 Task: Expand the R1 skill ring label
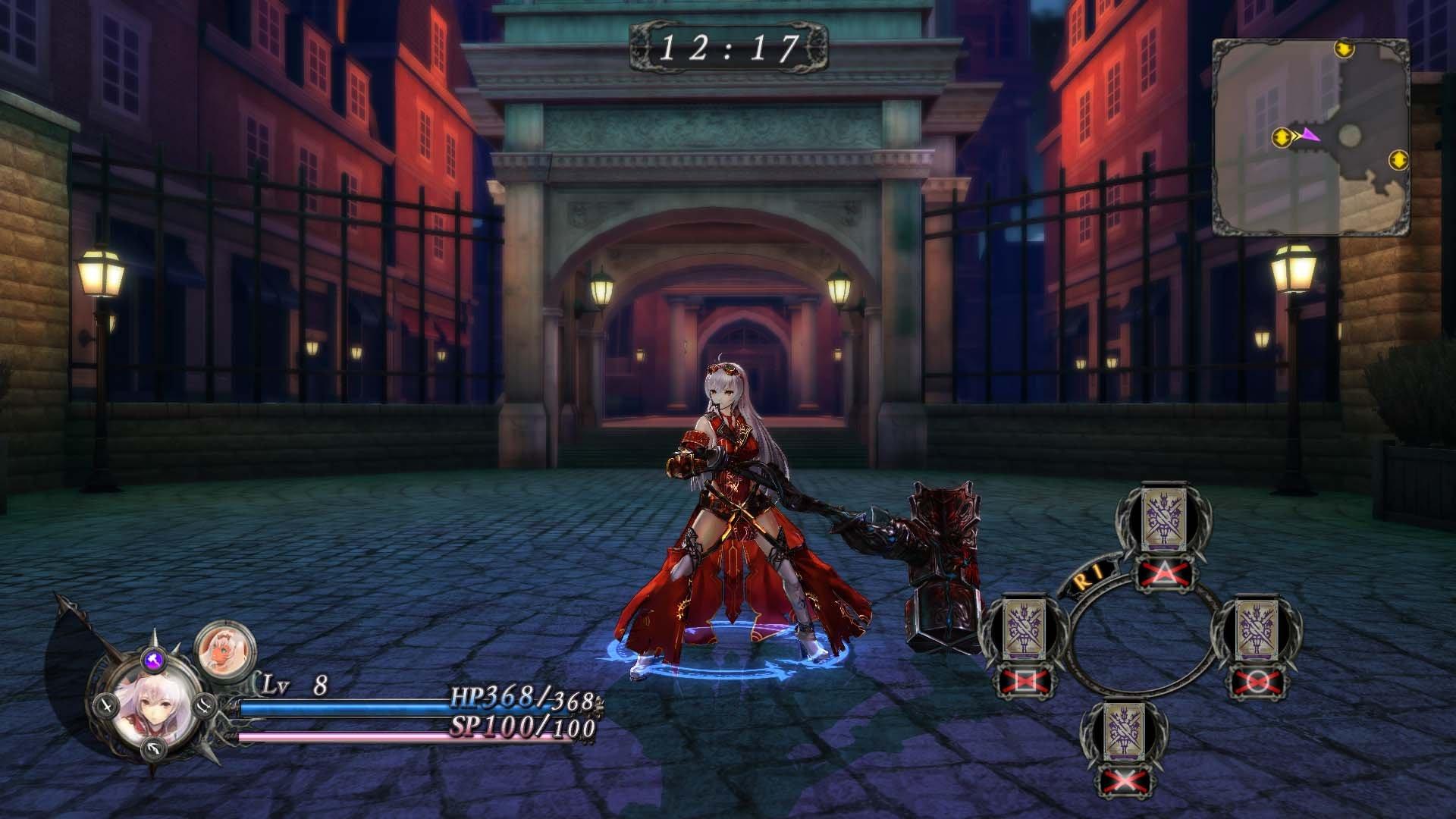1090,576
